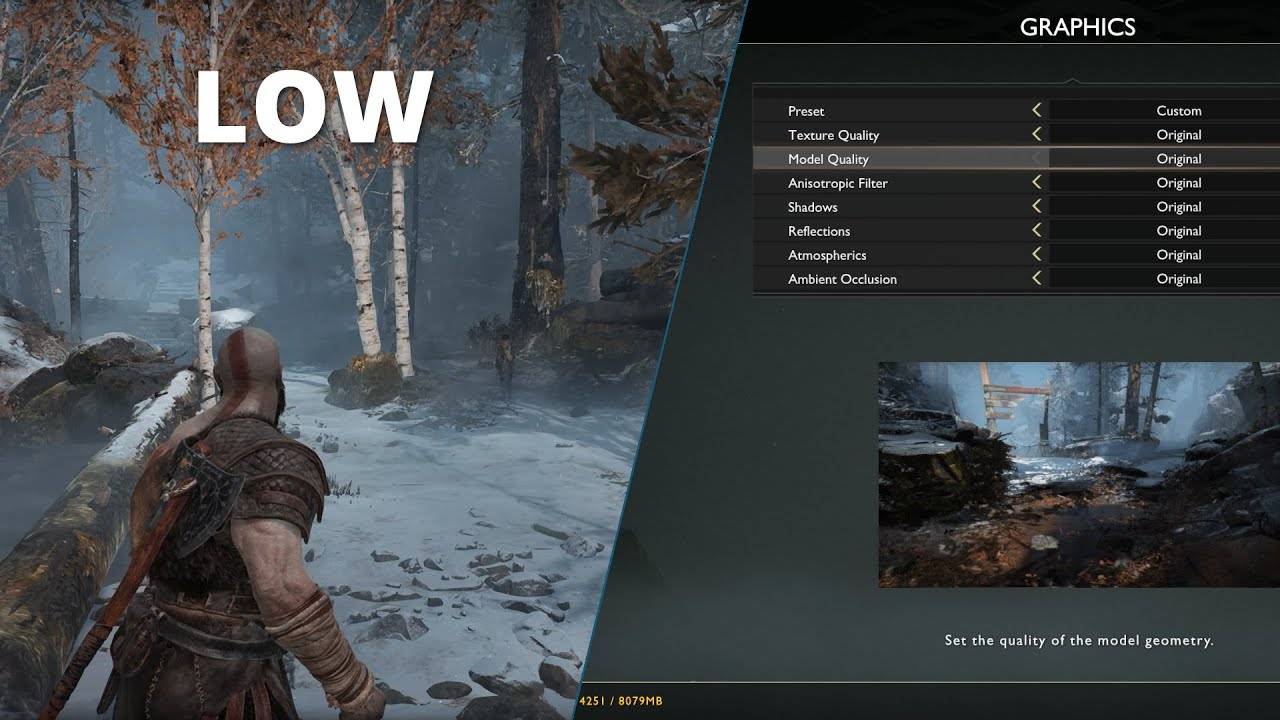
Task: Open the Custom preset value selector
Action: tap(1179, 110)
